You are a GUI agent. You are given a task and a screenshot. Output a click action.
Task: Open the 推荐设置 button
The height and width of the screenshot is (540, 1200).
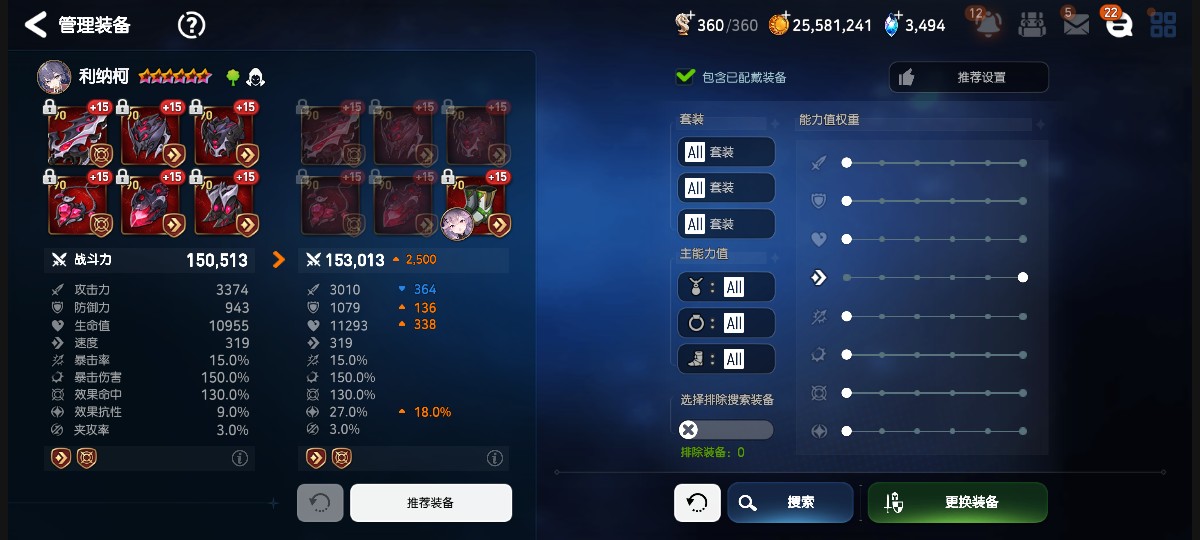(968, 77)
